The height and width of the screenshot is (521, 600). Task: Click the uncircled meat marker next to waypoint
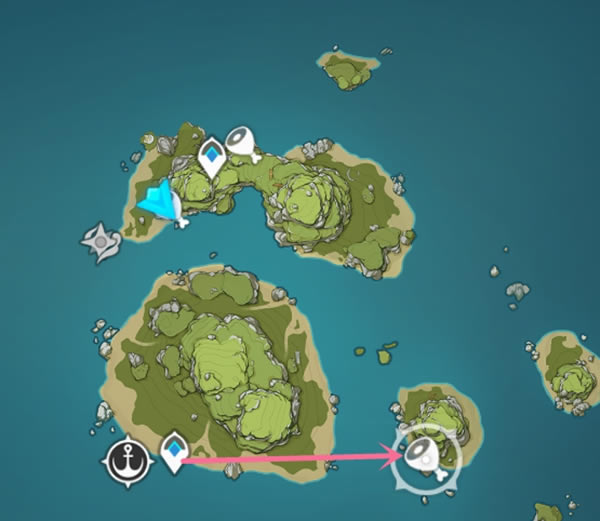[x=242, y=143]
